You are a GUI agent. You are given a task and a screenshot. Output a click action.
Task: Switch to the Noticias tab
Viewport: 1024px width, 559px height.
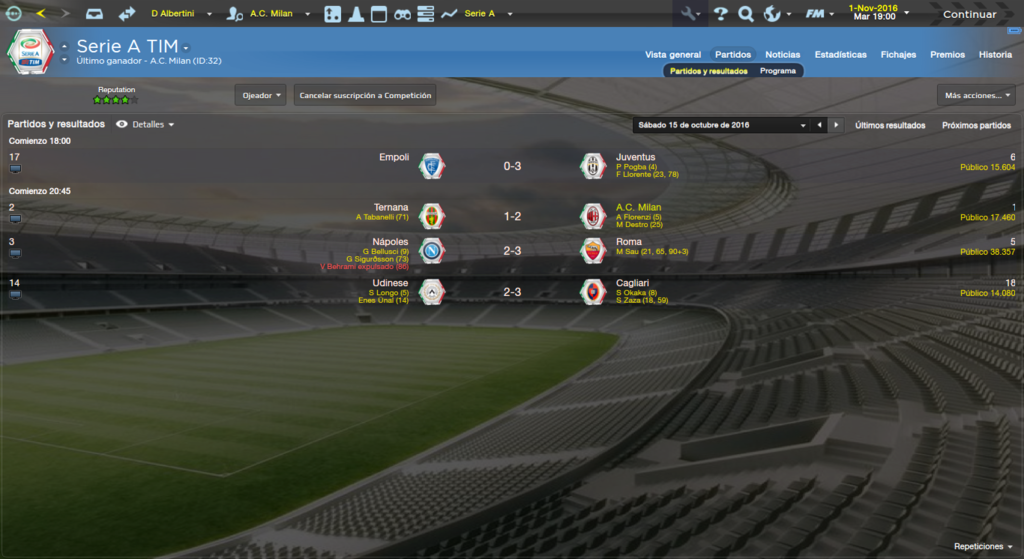pyautogui.click(x=782, y=54)
